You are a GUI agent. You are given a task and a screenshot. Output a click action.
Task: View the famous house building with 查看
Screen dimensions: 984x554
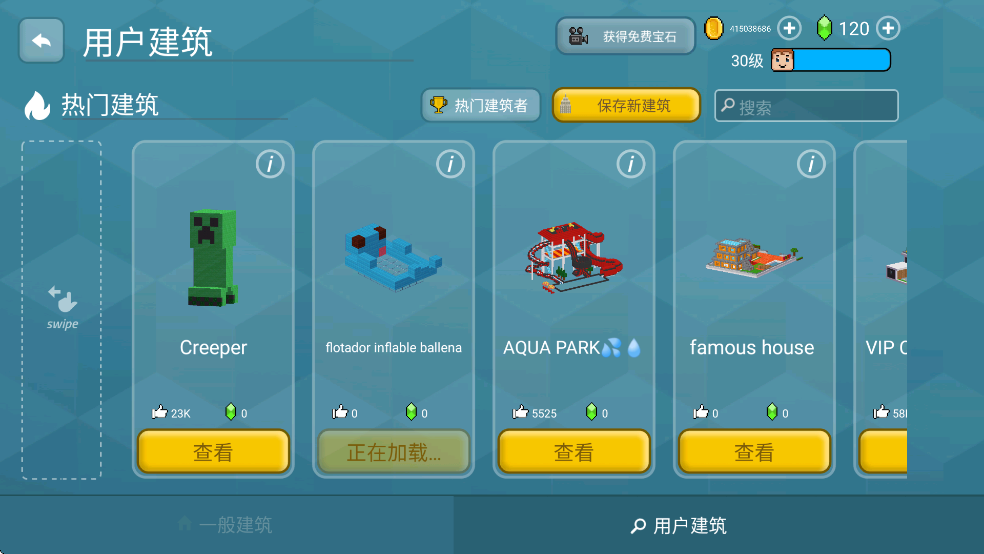click(x=754, y=452)
